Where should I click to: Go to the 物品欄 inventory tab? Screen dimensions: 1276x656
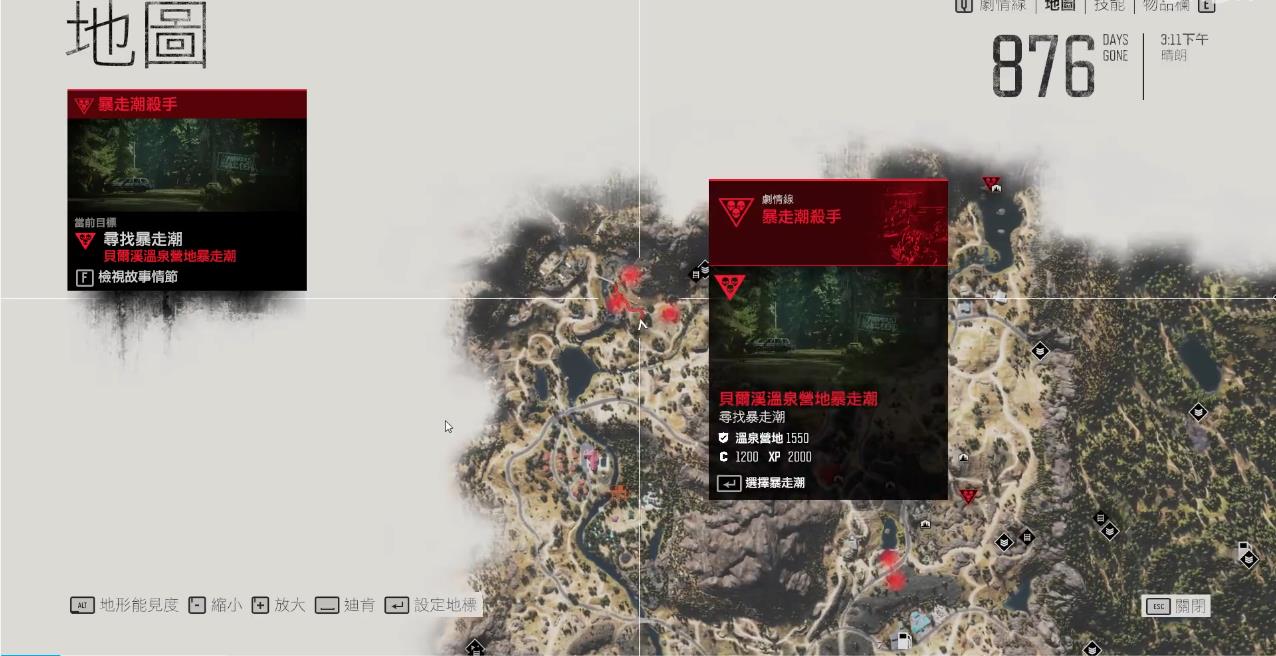coord(1166,5)
